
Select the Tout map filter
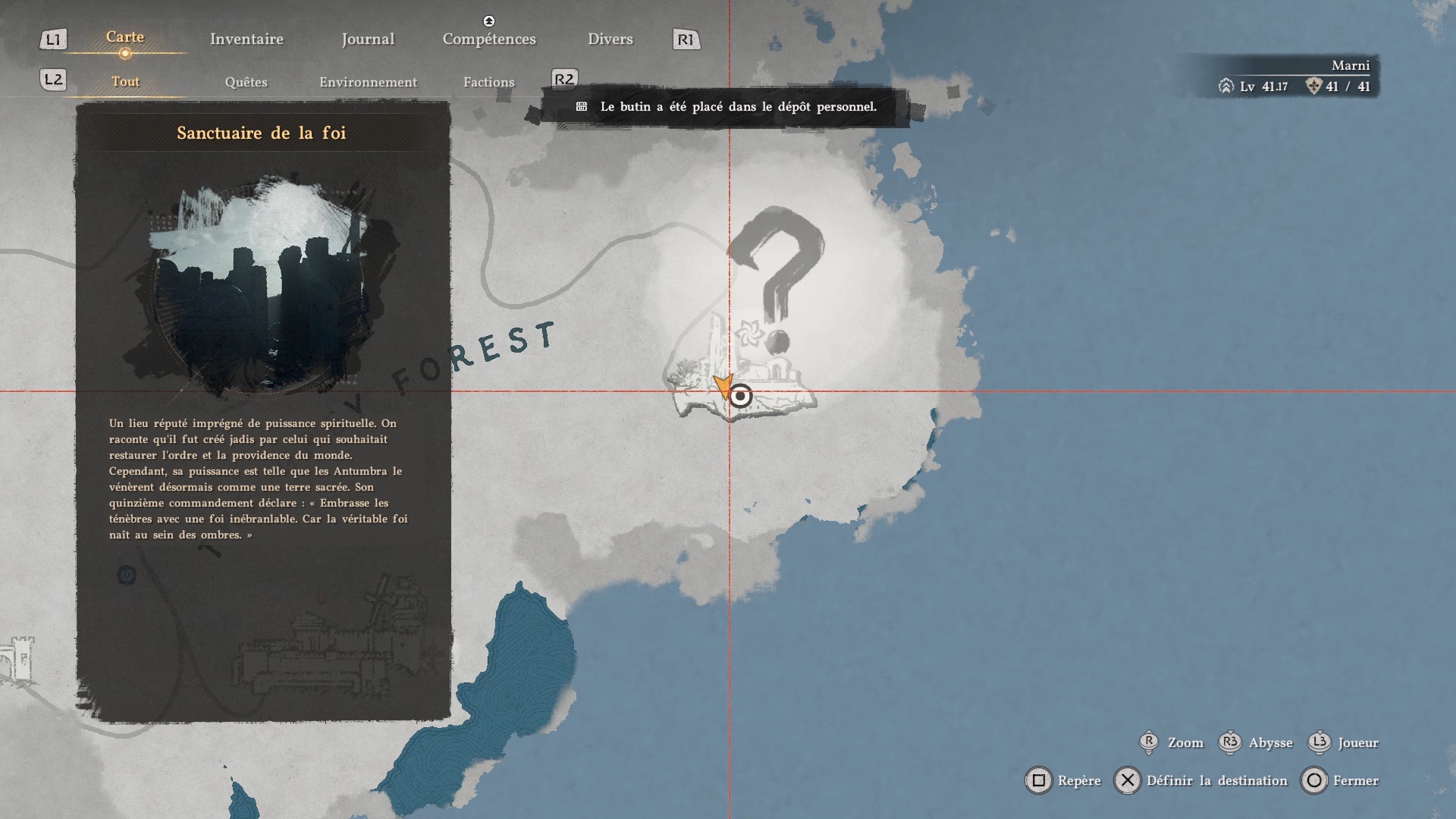coord(125,82)
